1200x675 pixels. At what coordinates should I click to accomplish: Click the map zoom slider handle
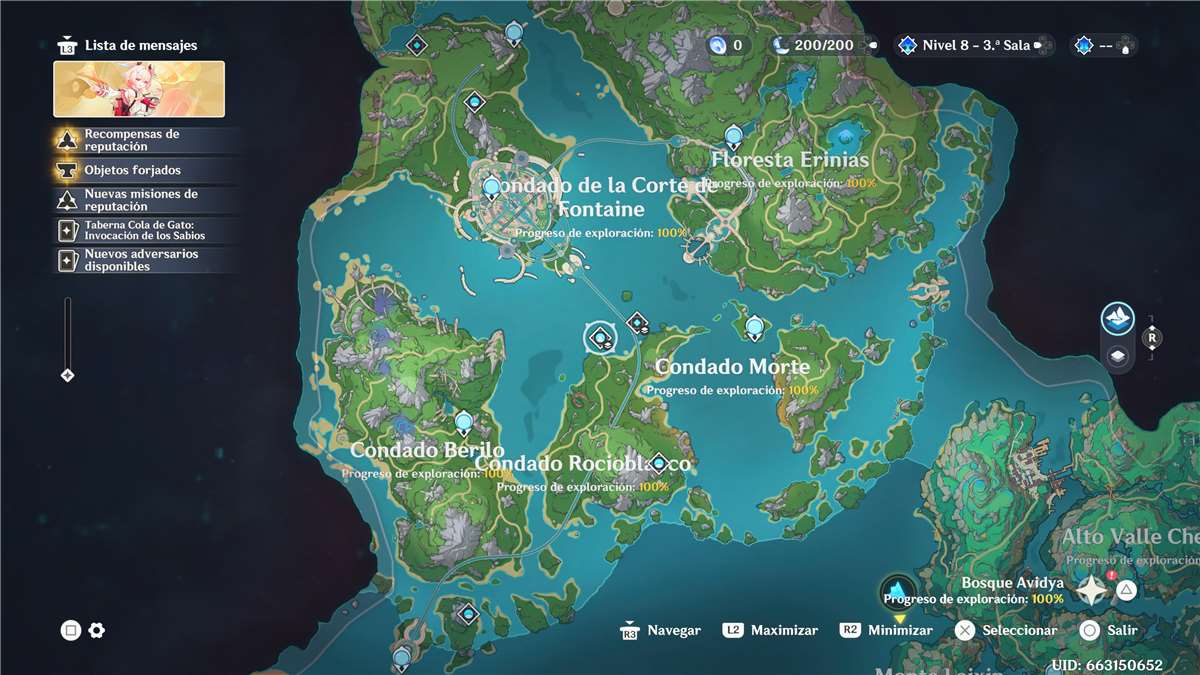tap(68, 375)
